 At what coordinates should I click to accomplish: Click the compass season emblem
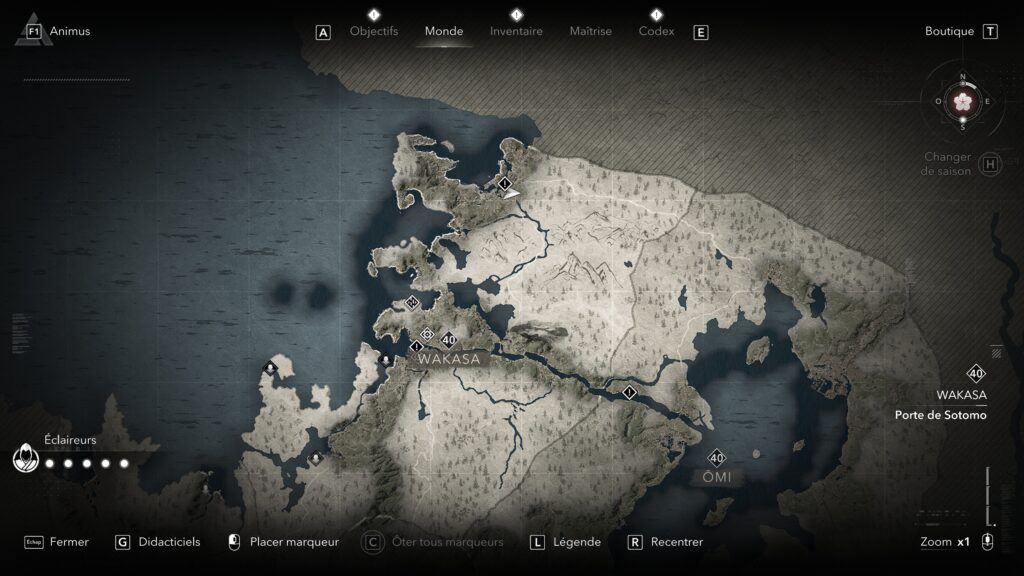coord(963,101)
